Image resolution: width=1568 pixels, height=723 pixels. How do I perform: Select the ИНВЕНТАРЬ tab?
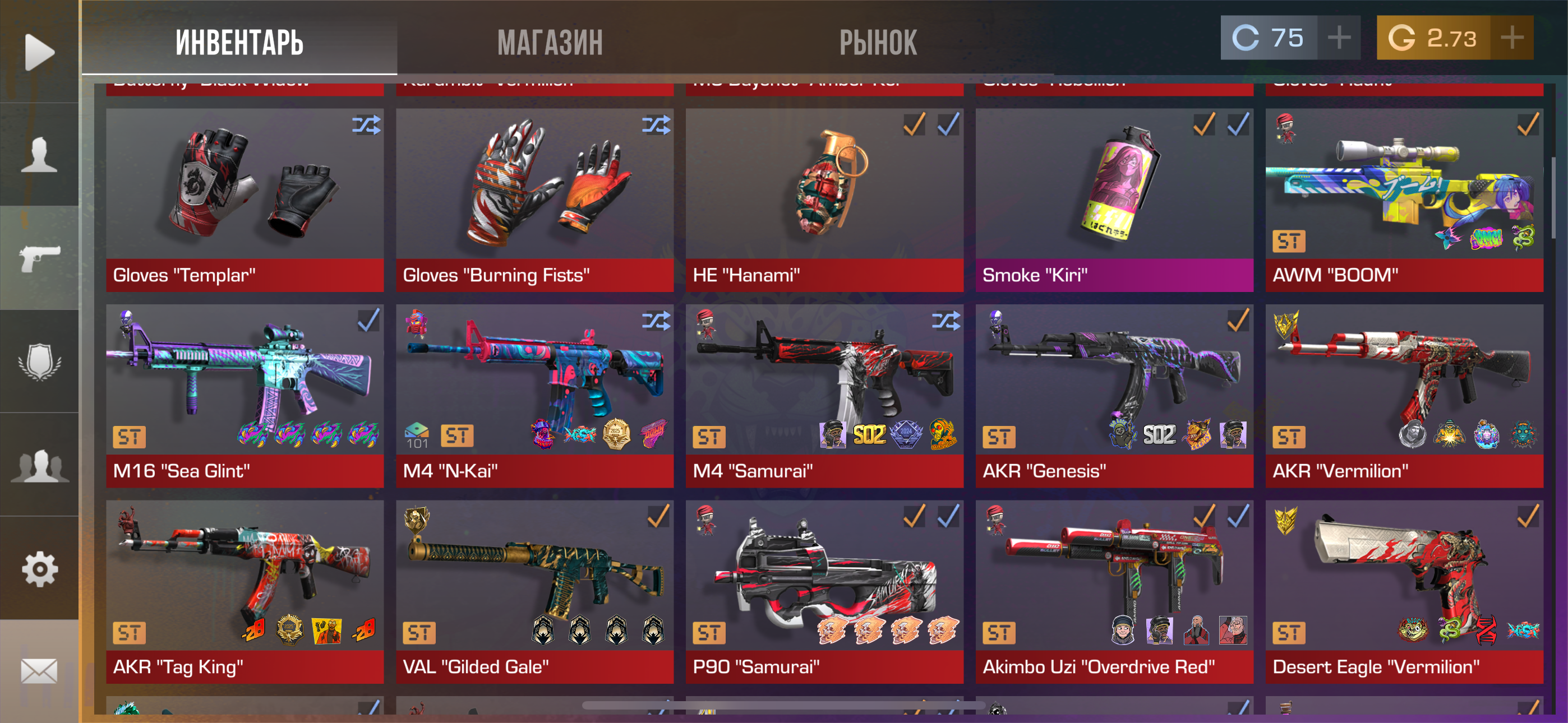tap(239, 43)
